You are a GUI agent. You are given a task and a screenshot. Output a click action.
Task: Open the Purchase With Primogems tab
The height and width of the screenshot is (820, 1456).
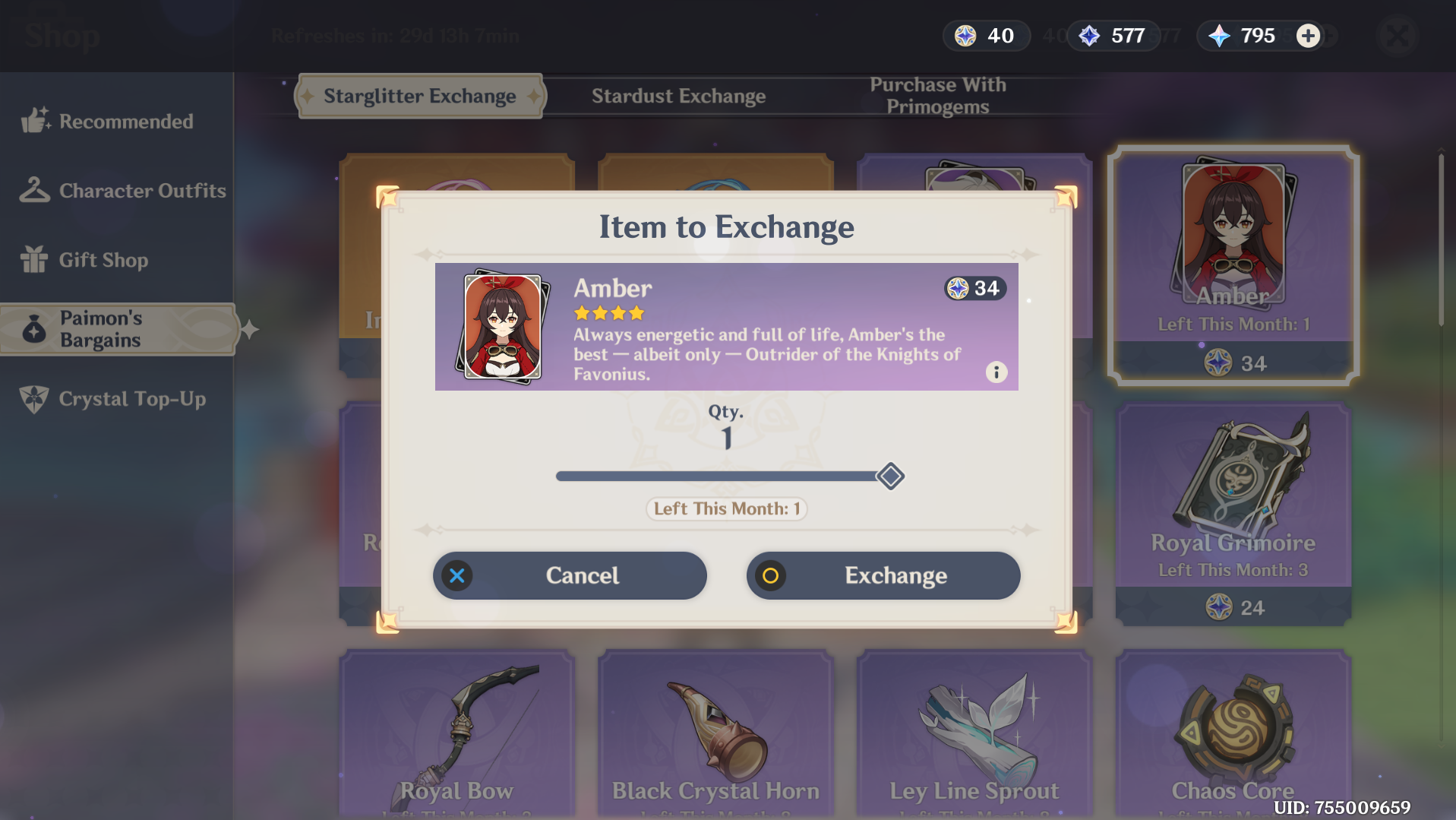938,96
